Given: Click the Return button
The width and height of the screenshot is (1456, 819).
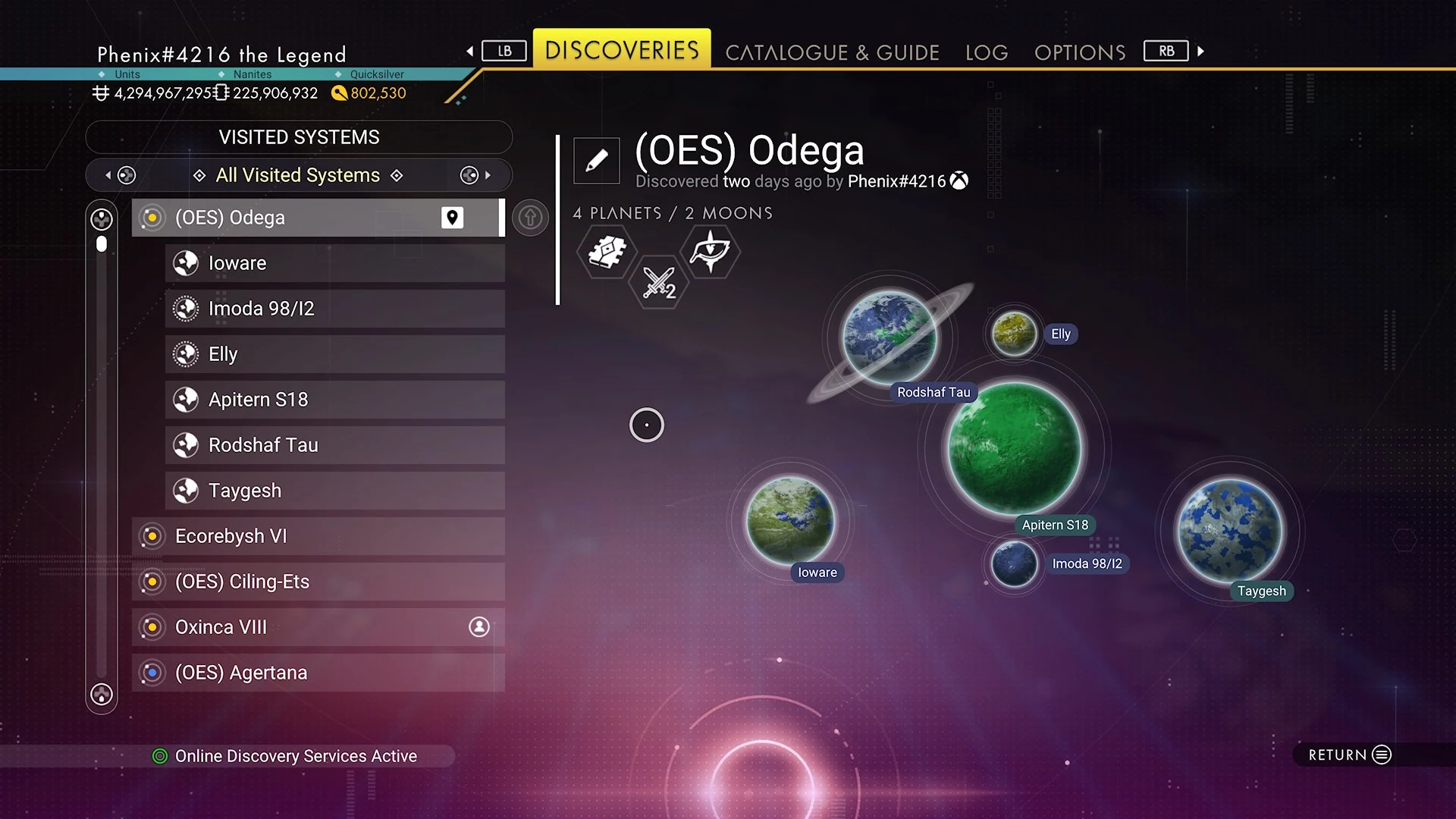Looking at the screenshot, I should 1350,755.
